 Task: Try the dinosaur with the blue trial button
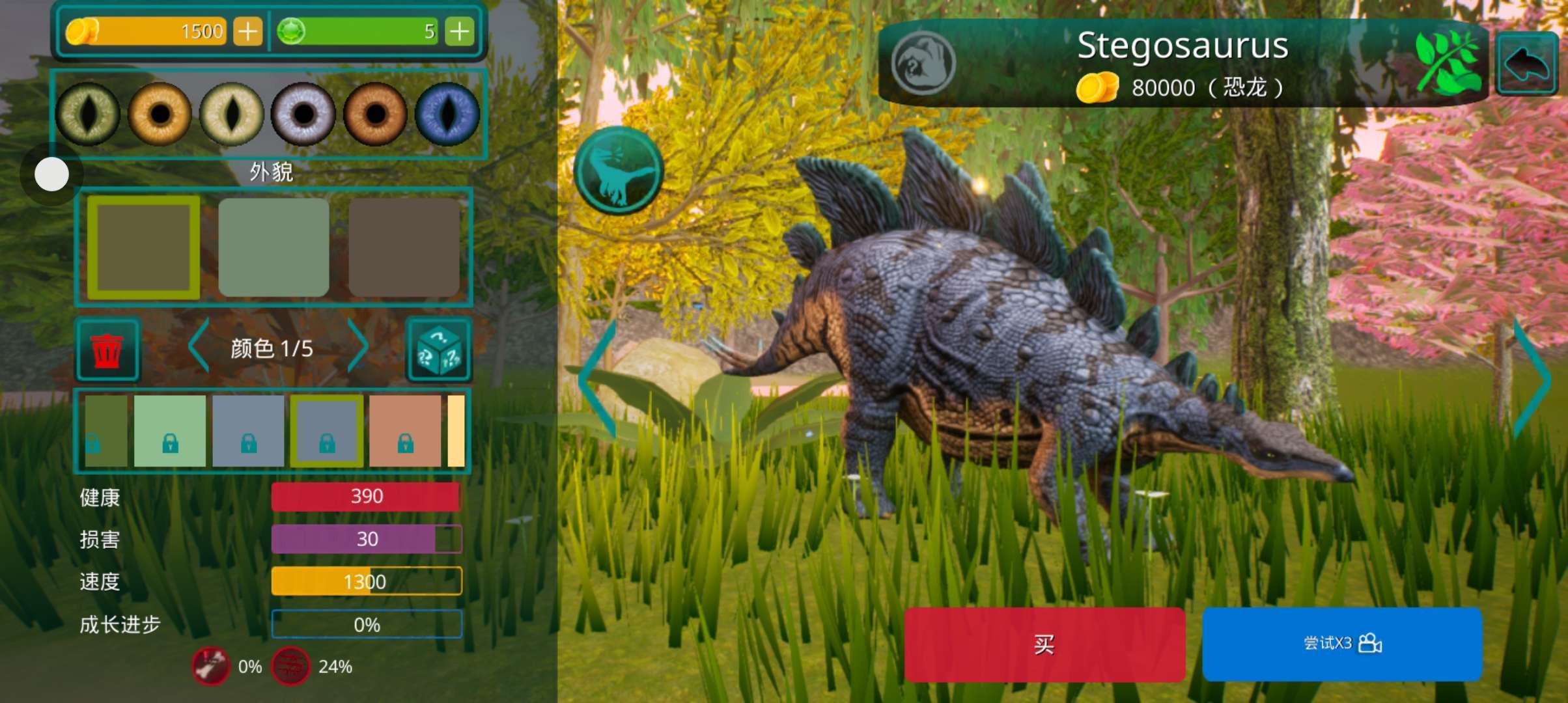(x=1342, y=644)
